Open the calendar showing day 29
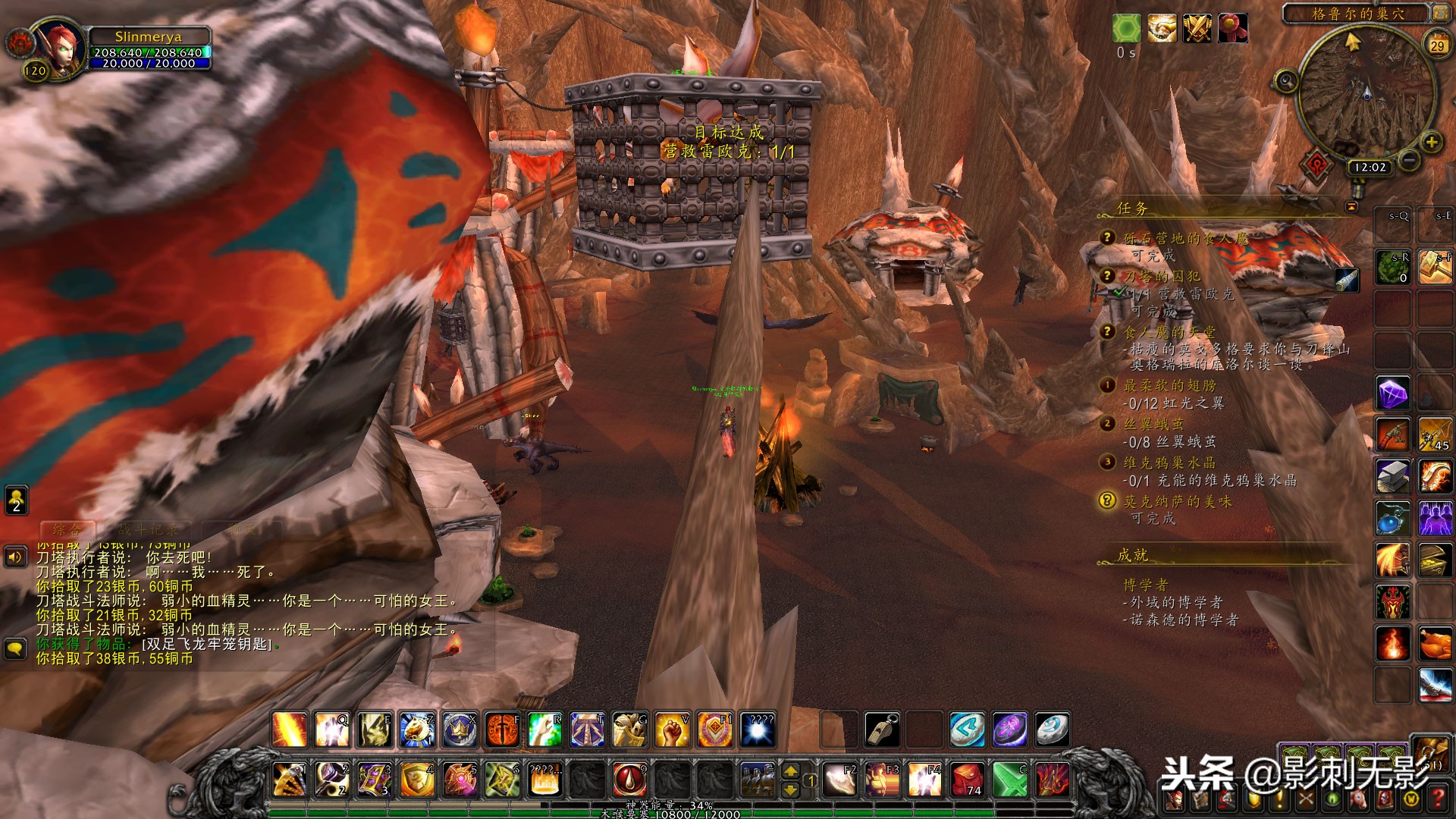The width and height of the screenshot is (1456, 819). coord(1437,45)
